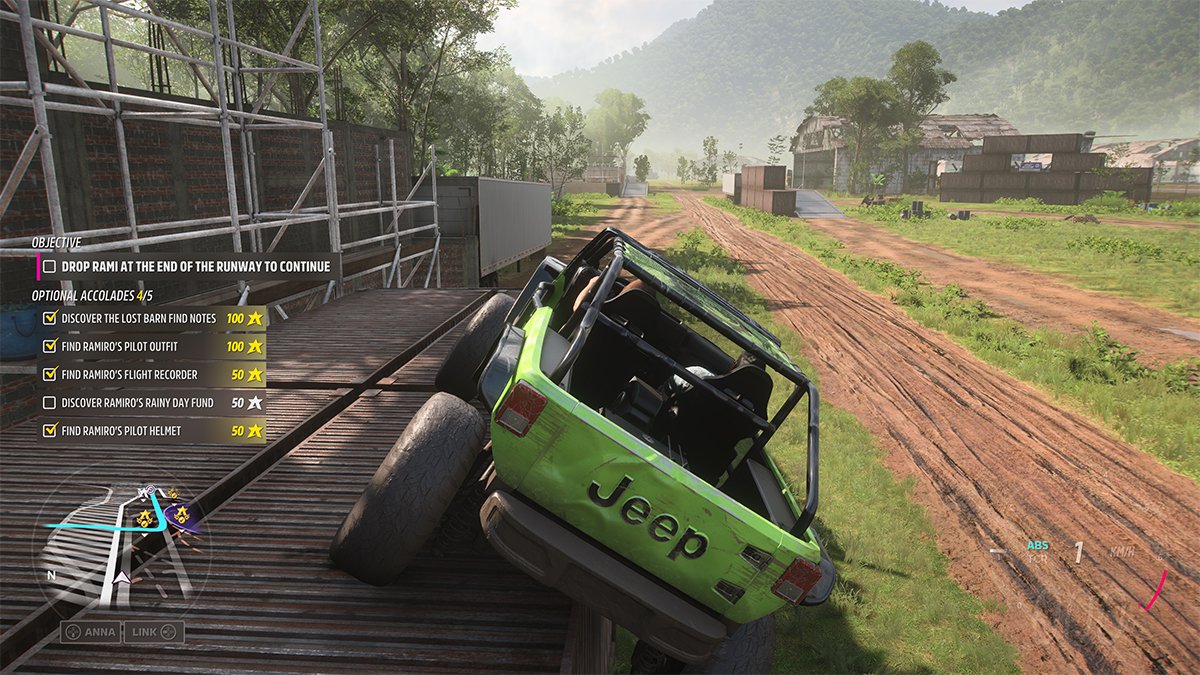This screenshot has width=1200, height=675.
Task: Click the Lost Barn Find Notes accolade
Action: 137,318
